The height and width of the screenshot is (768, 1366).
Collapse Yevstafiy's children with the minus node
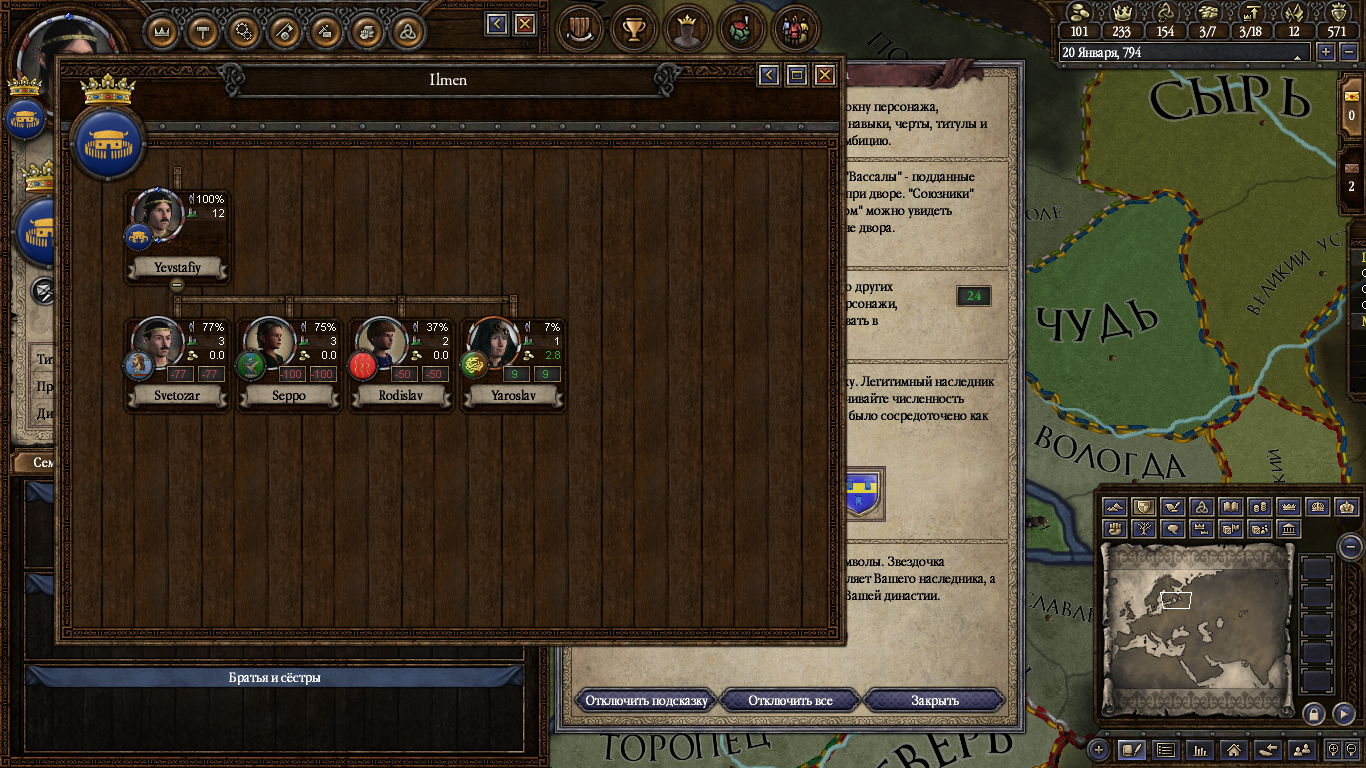tap(177, 285)
